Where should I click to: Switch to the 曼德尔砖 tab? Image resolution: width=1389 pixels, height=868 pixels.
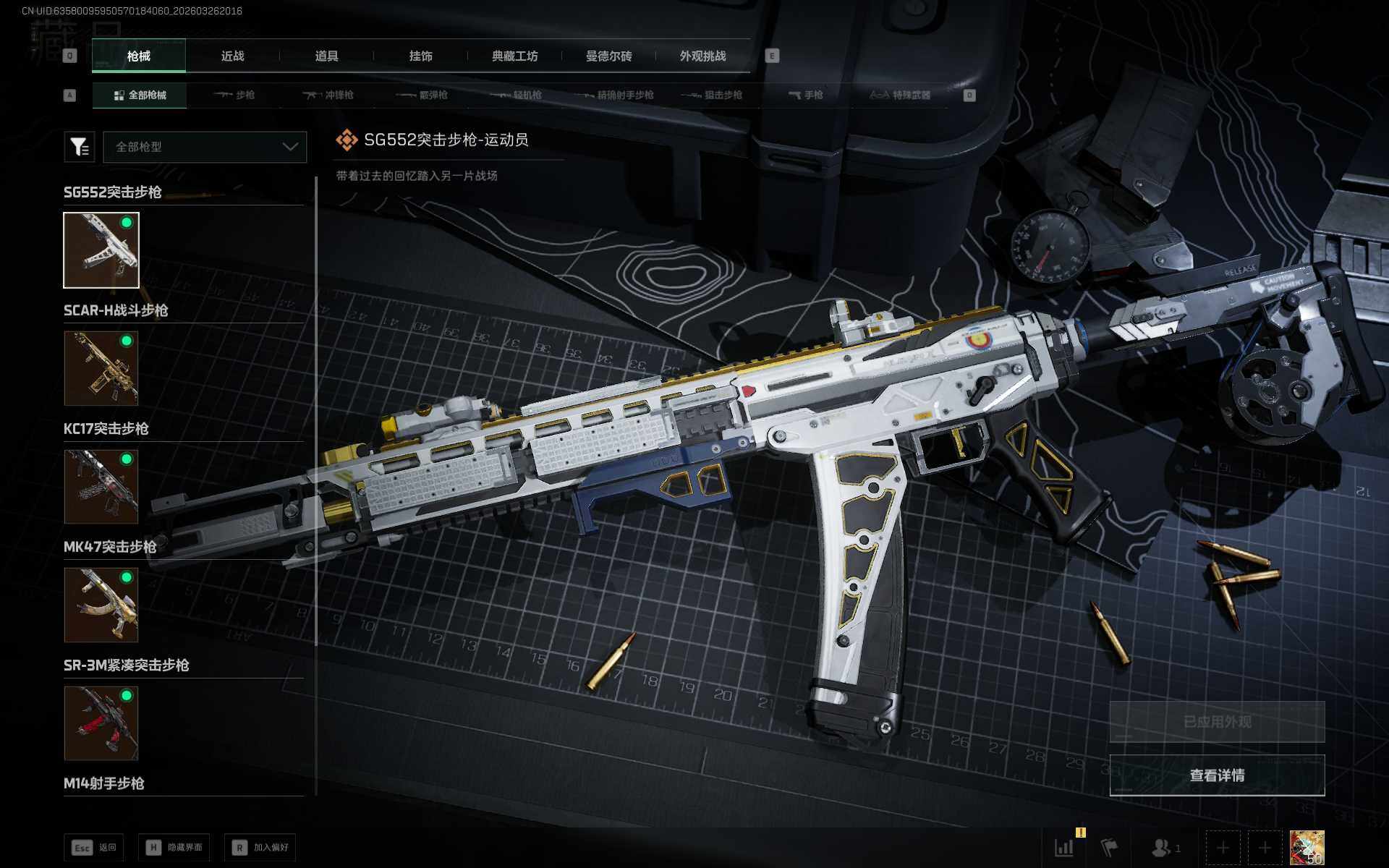pyautogui.click(x=608, y=56)
